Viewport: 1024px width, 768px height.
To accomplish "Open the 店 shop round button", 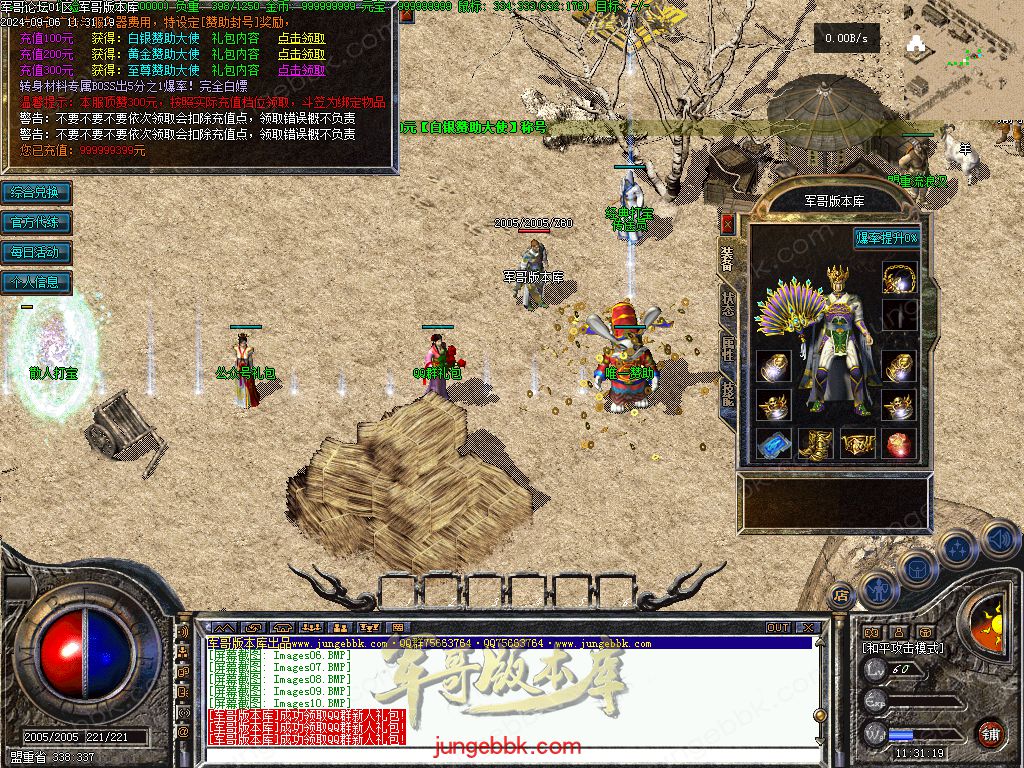I will (841, 596).
